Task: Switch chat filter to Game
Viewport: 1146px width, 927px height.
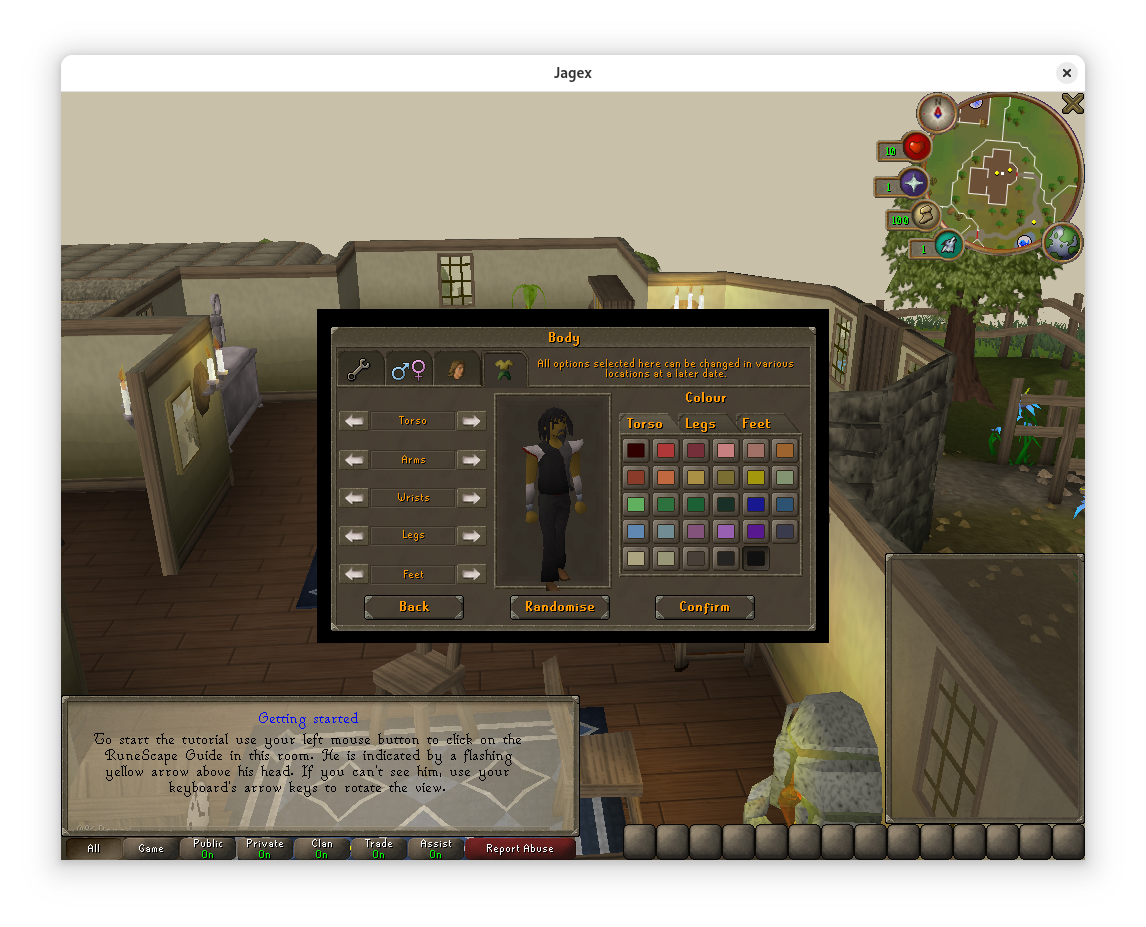Action: point(151,849)
